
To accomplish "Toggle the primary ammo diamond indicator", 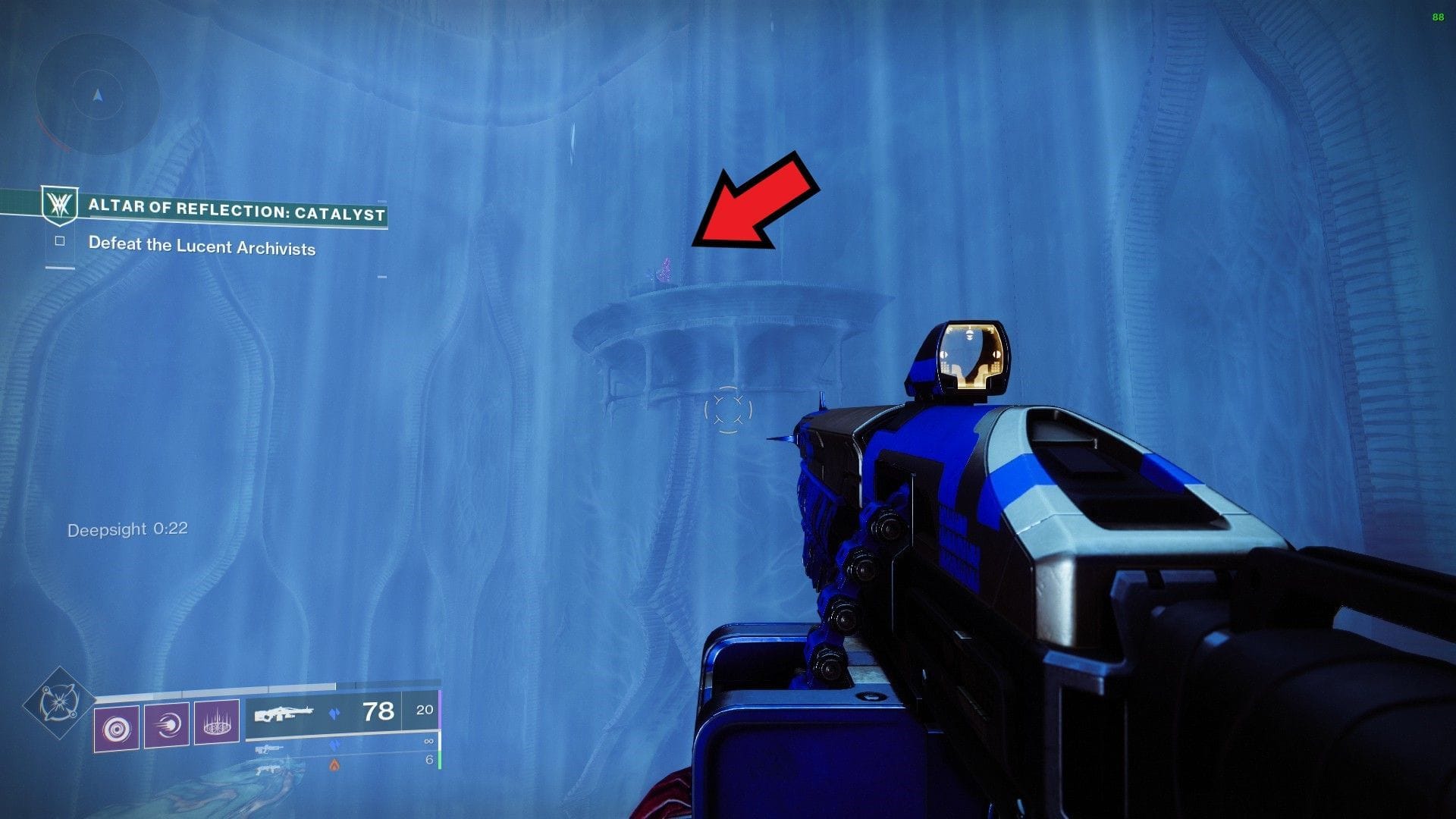I will tap(336, 713).
